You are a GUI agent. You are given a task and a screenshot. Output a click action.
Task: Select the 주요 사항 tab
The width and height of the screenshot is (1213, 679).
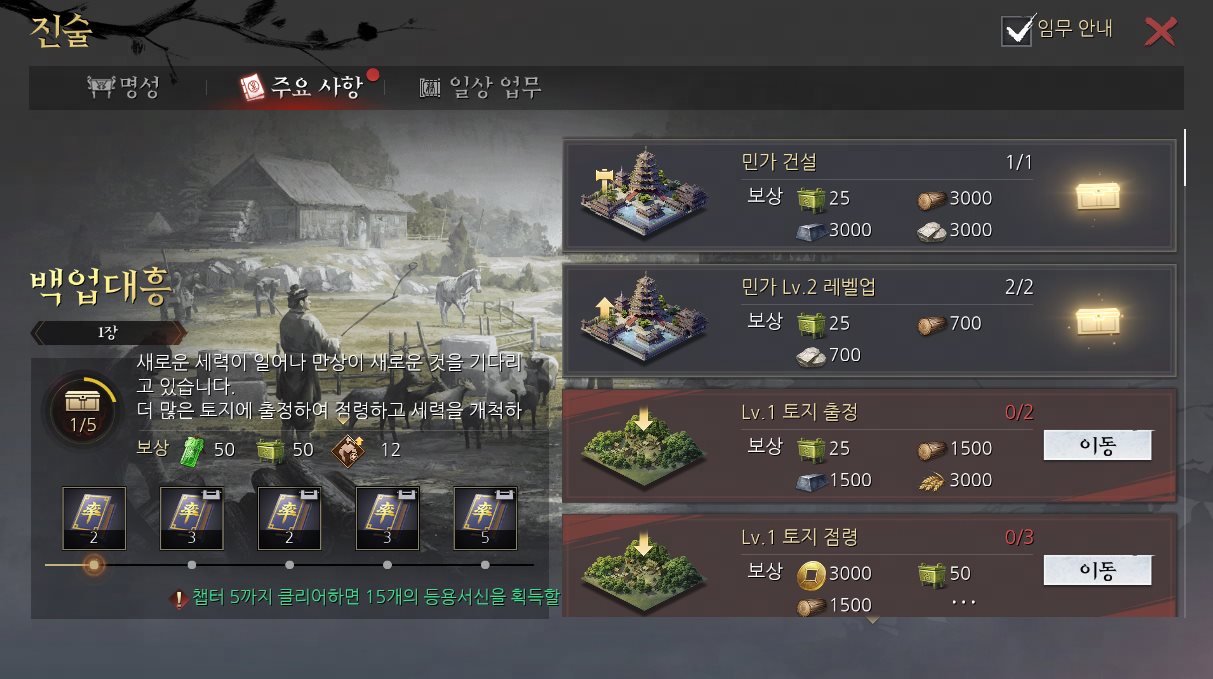pos(300,88)
